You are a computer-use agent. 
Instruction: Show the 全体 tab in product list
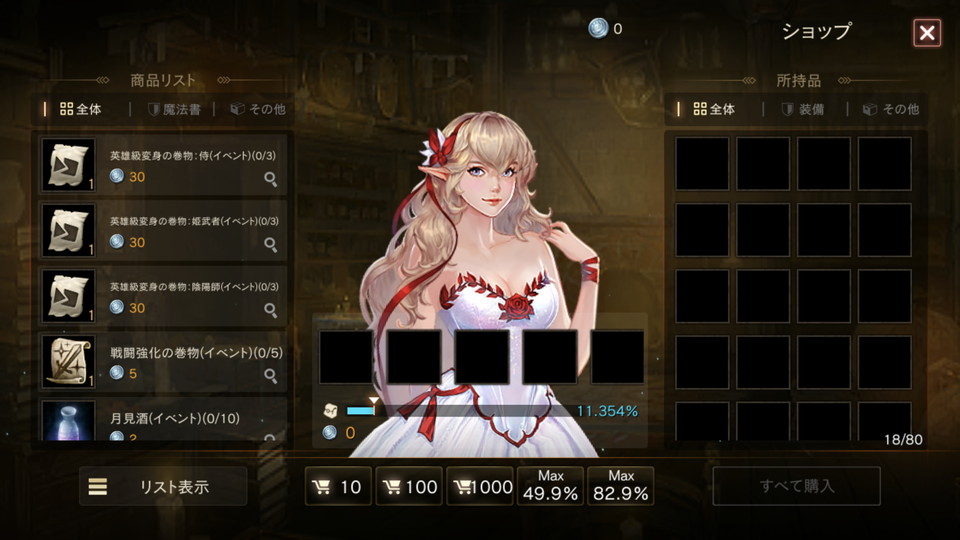tap(81, 109)
